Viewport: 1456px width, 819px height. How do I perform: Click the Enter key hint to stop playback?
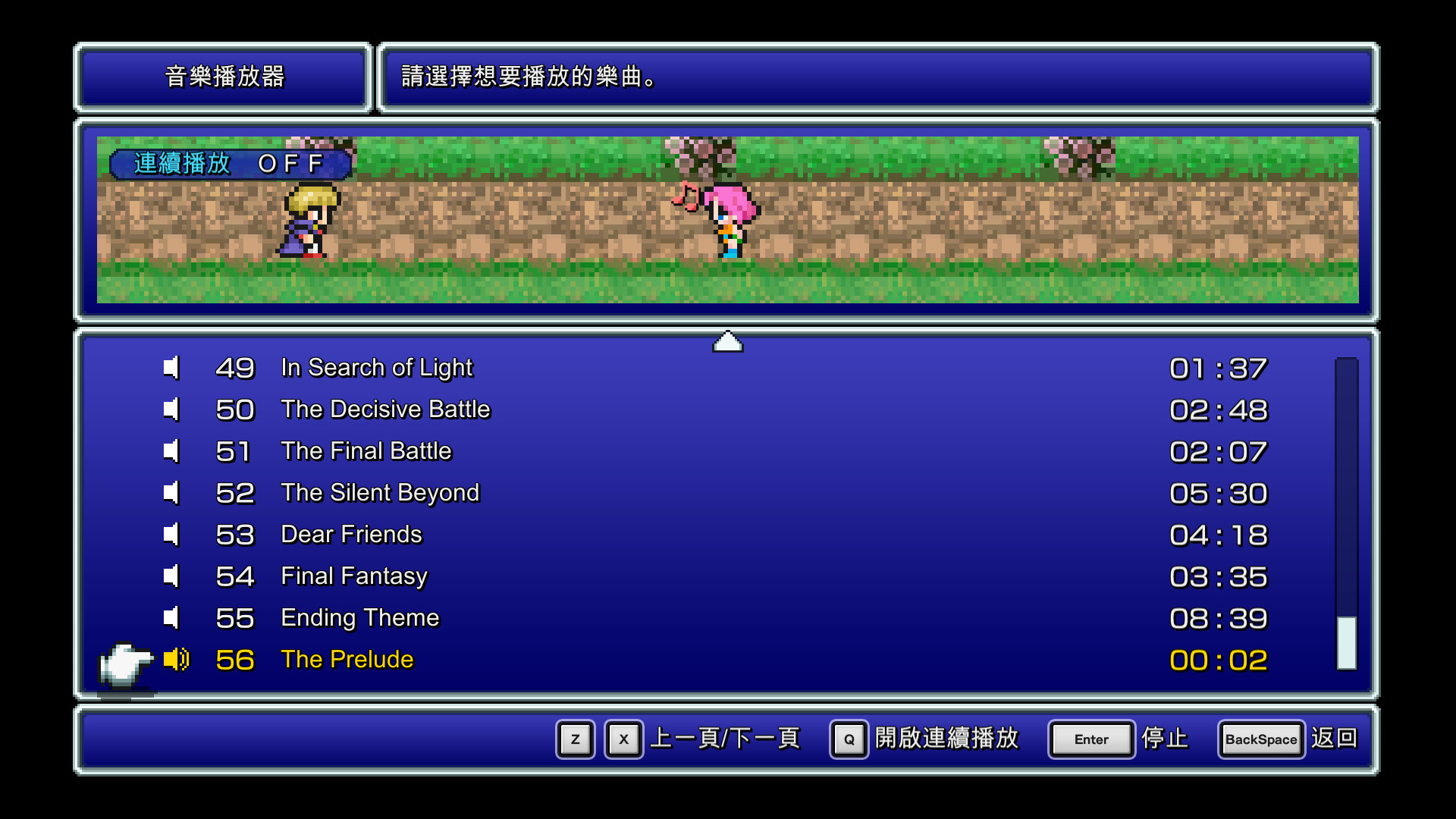pyautogui.click(x=1090, y=739)
